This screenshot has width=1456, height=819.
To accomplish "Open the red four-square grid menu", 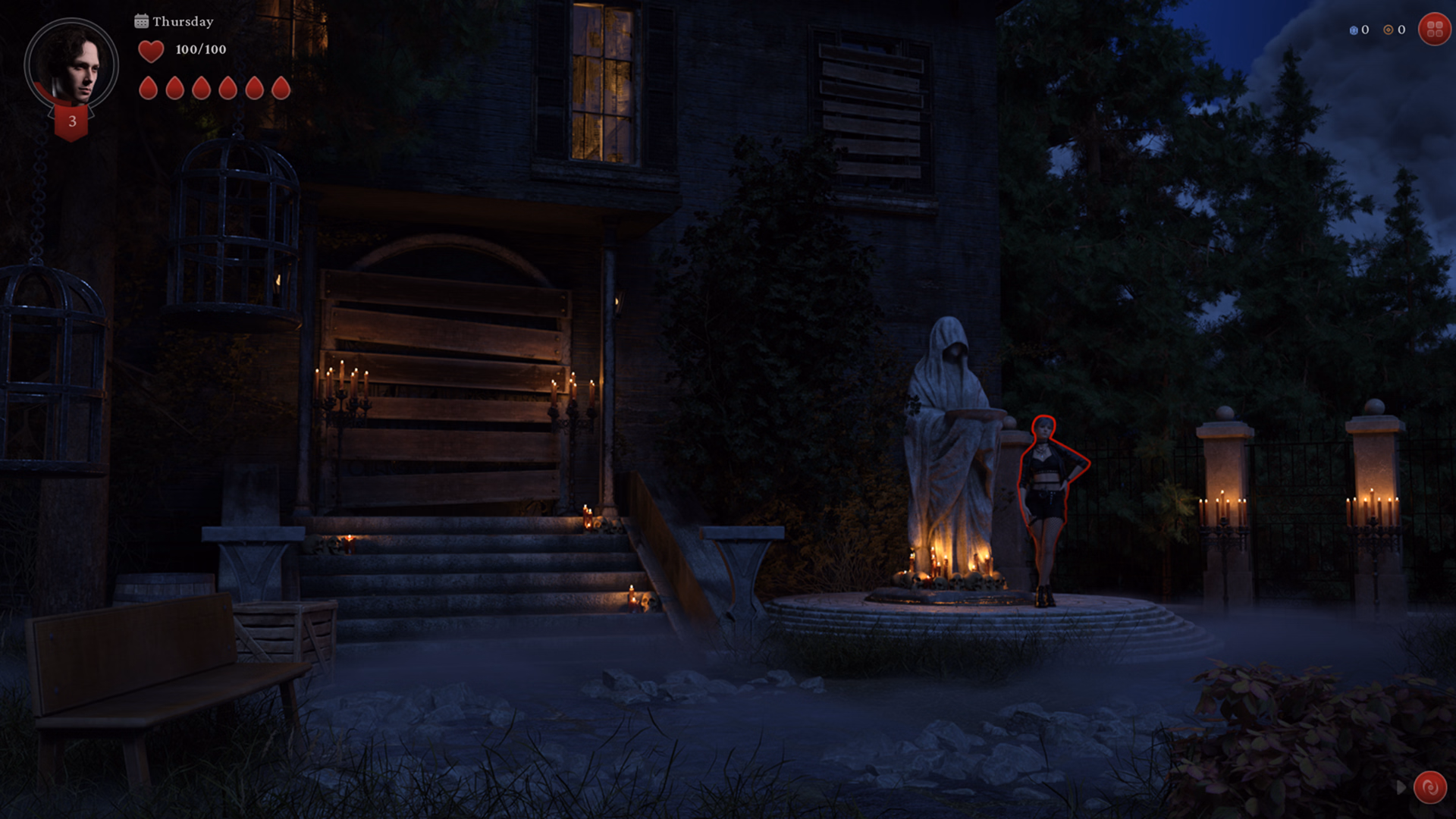I will [1434, 30].
